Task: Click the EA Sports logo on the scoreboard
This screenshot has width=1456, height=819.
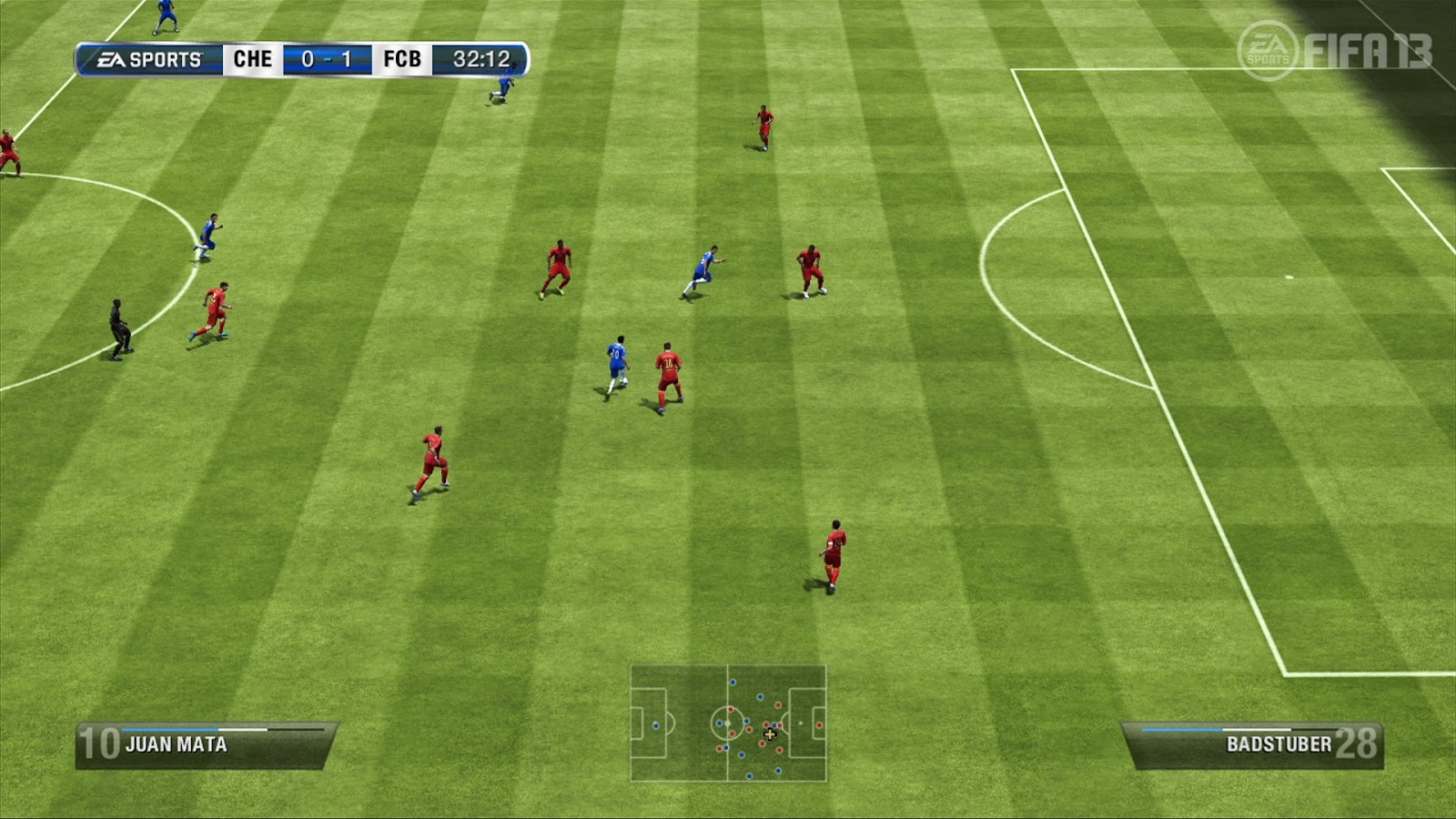Action: pos(146,58)
